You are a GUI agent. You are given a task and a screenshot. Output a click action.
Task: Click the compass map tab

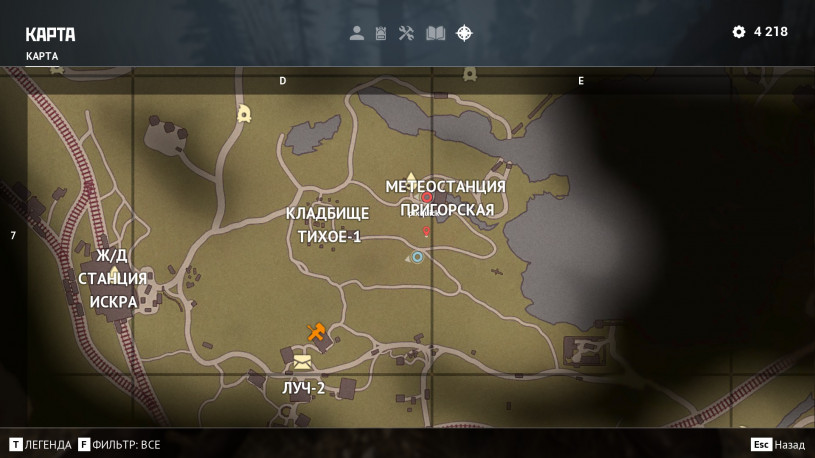[x=464, y=33]
